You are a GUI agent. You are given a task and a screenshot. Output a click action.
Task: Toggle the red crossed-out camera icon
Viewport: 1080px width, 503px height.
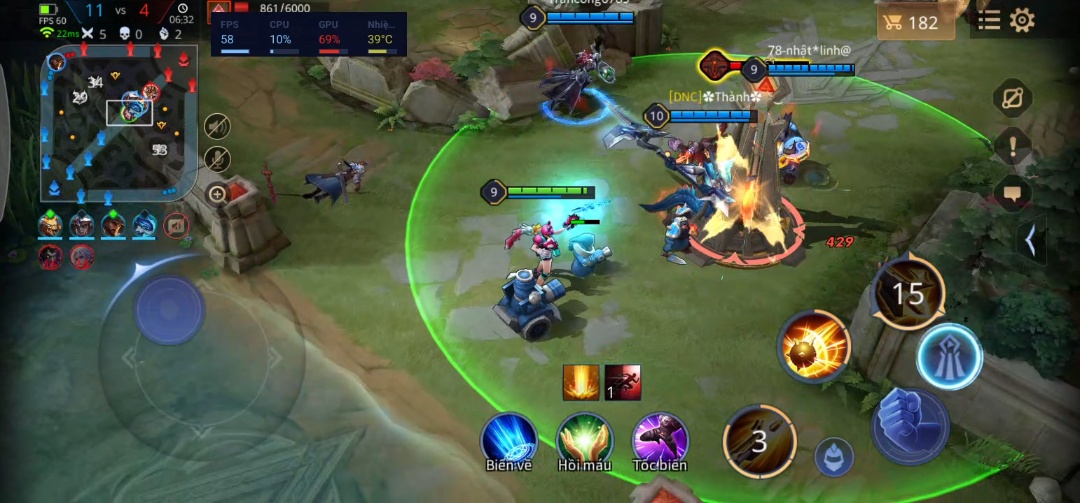(x=176, y=225)
